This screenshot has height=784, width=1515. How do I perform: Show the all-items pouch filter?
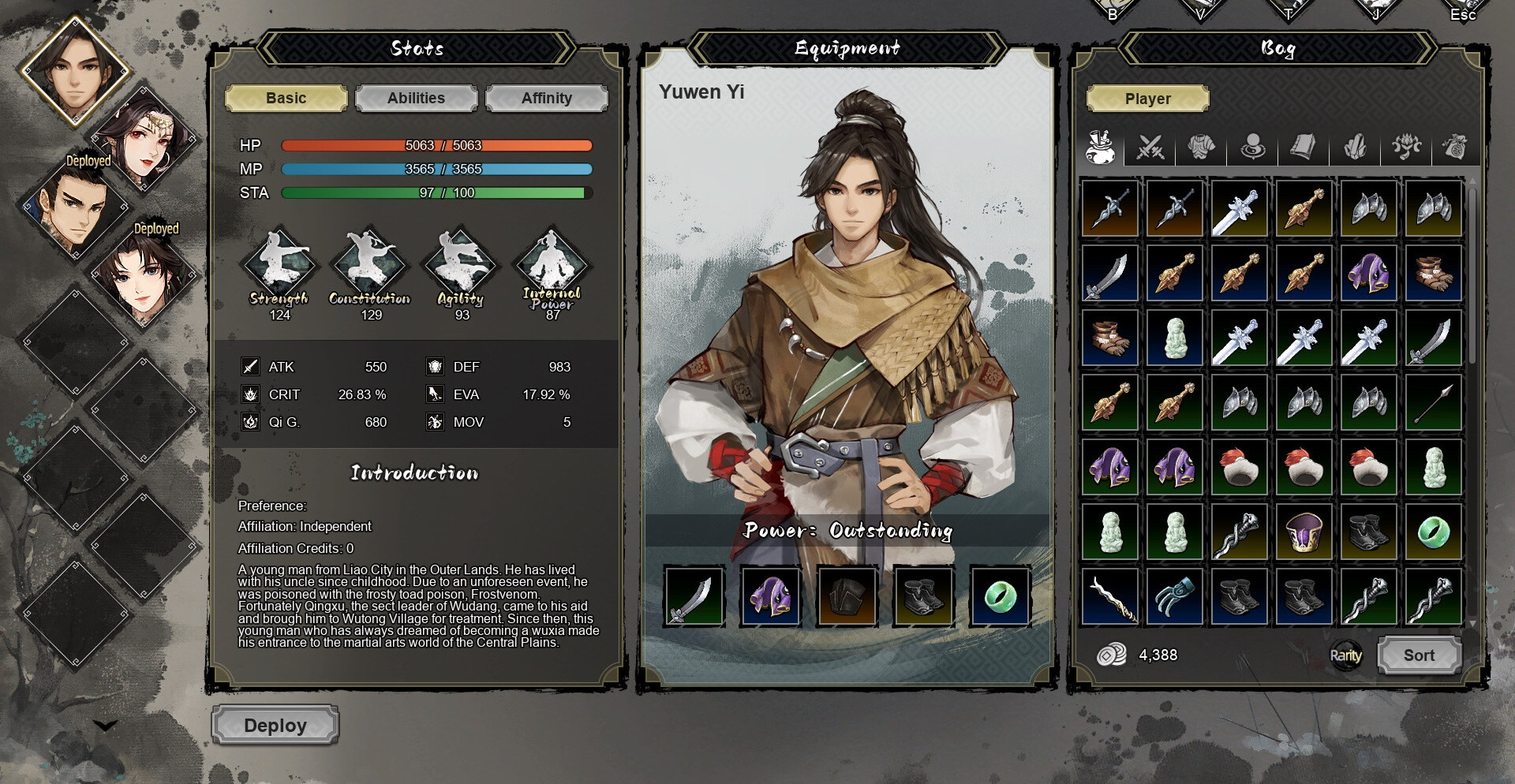pos(1099,147)
